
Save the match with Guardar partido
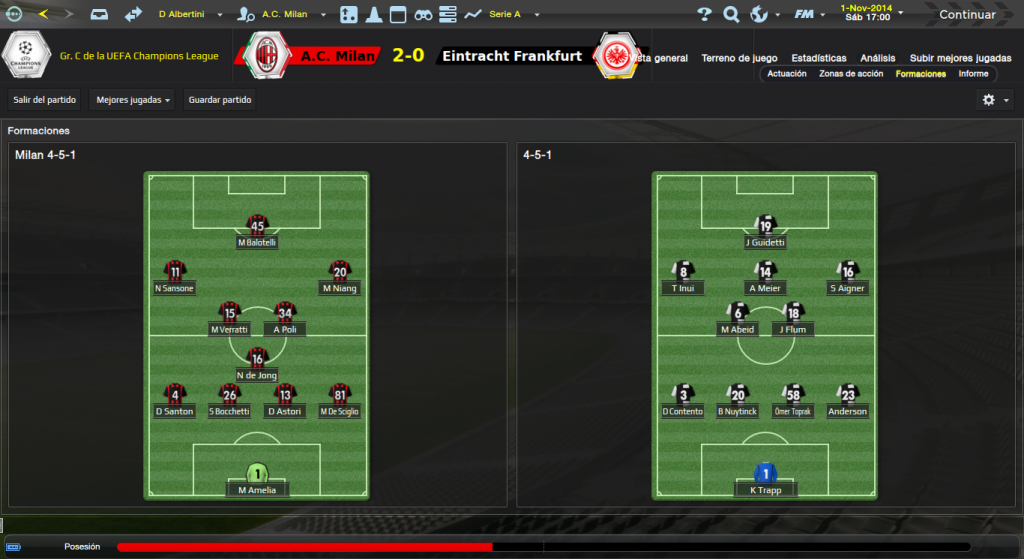[220, 100]
